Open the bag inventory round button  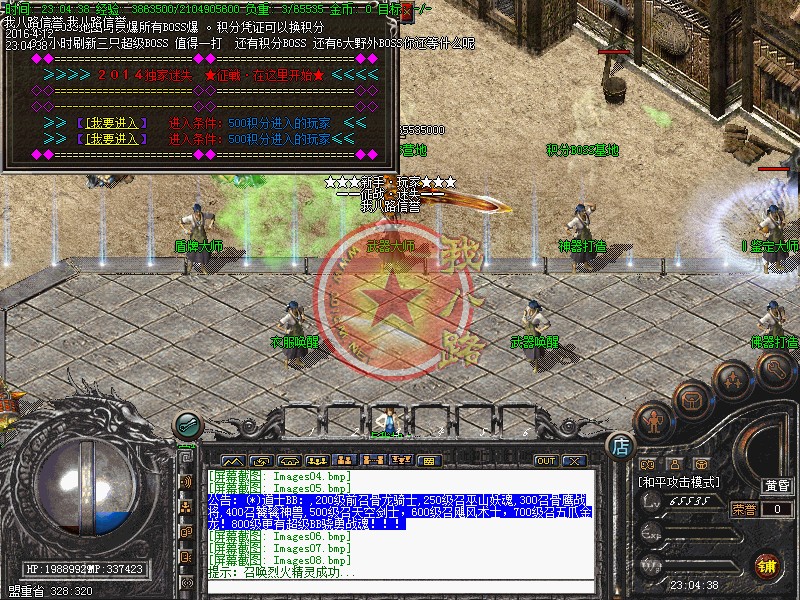coord(690,400)
